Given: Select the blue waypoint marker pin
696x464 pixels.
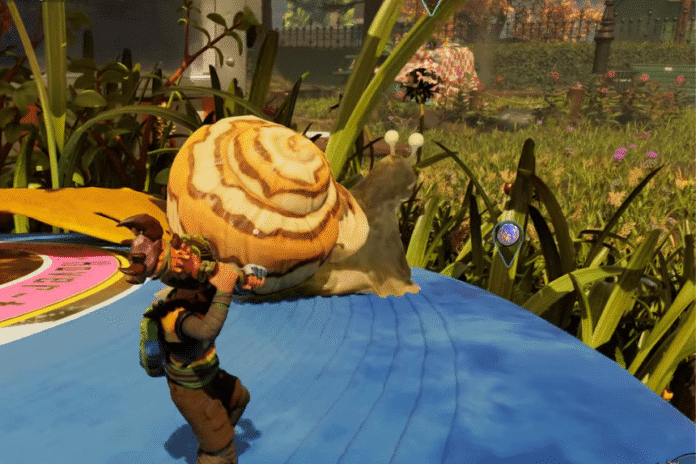Looking at the screenshot, I should coord(508,236).
